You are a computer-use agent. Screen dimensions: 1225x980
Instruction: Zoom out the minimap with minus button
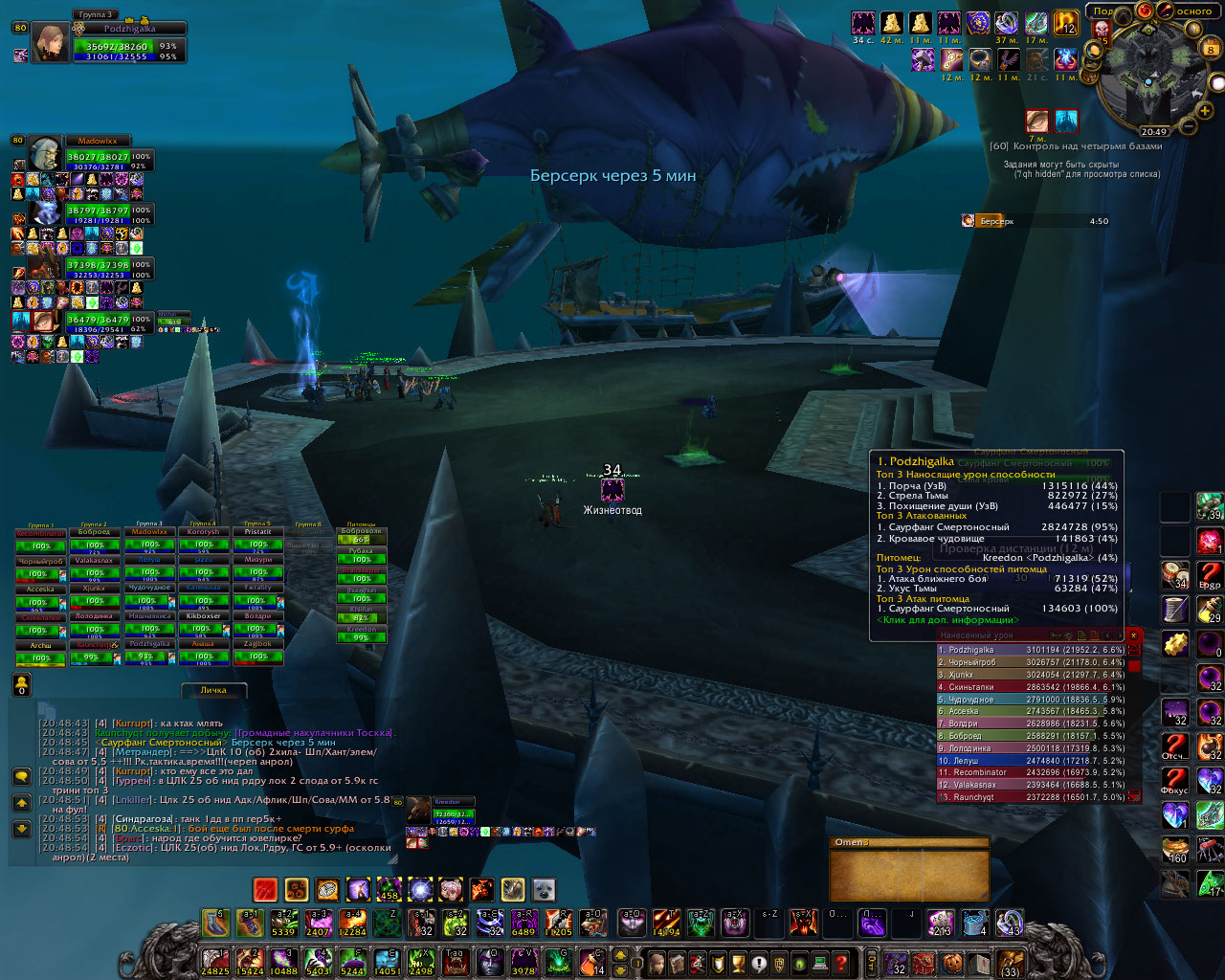(1187, 125)
